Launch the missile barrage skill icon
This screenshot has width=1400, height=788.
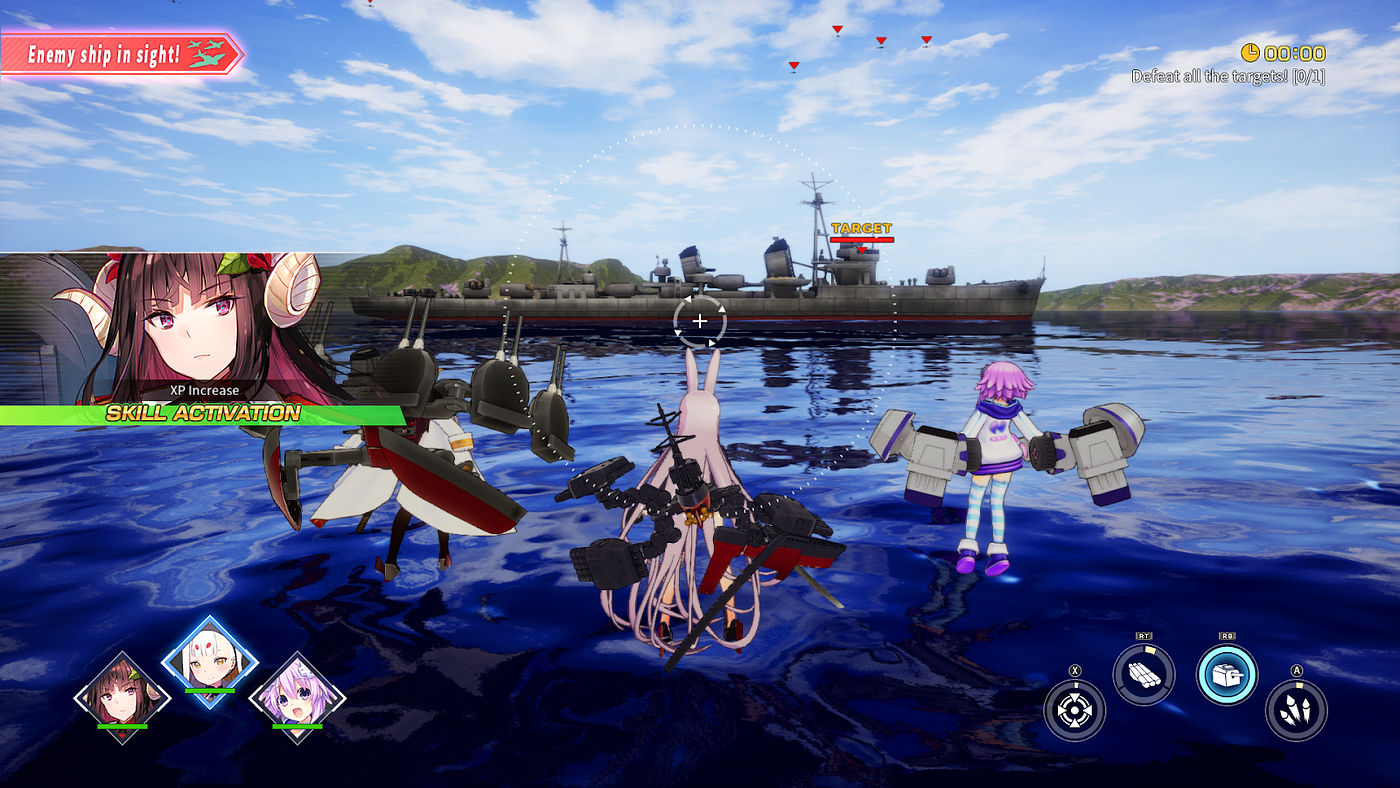point(1296,710)
